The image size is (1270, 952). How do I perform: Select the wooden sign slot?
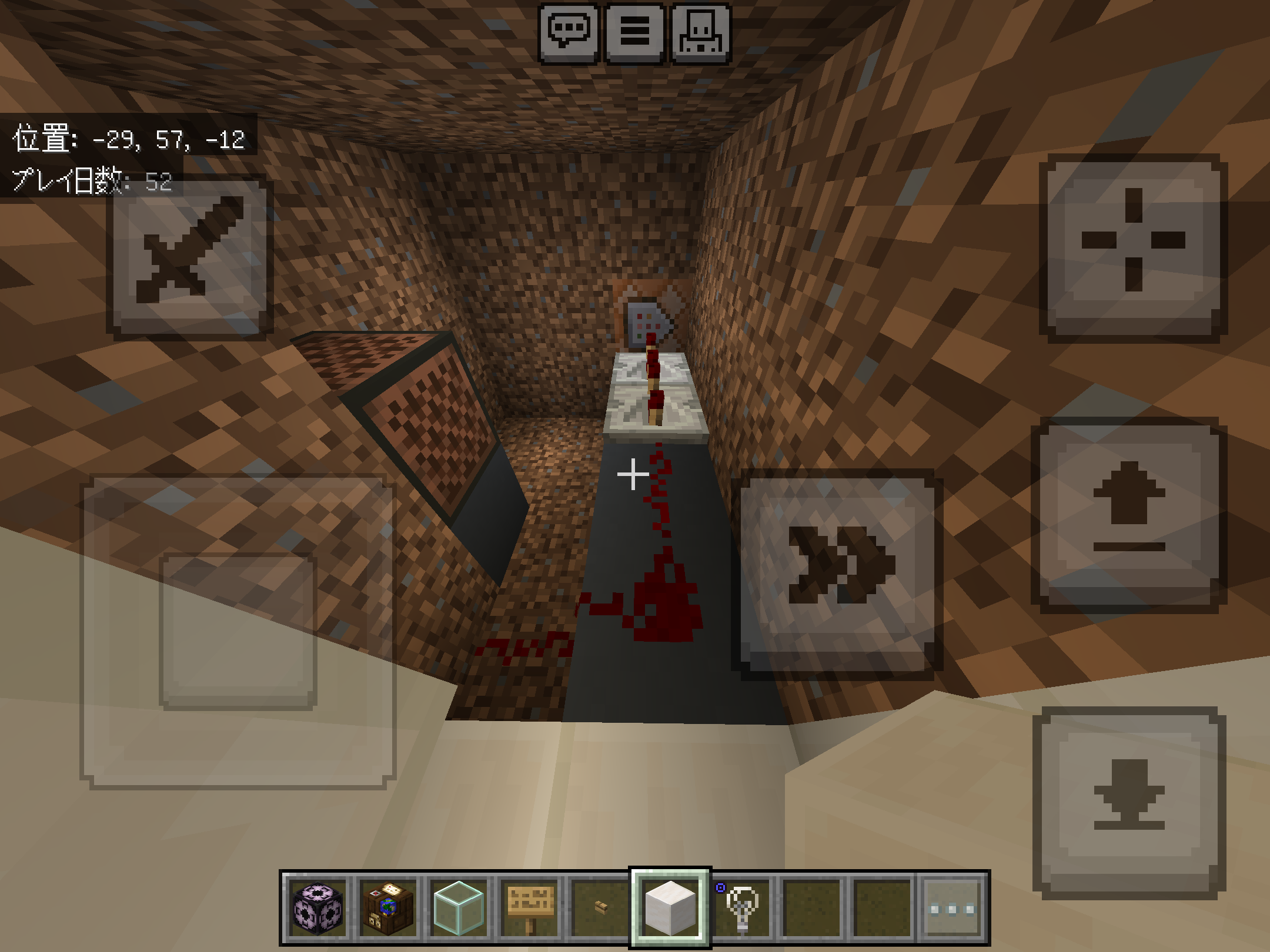click(x=529, y=909)
